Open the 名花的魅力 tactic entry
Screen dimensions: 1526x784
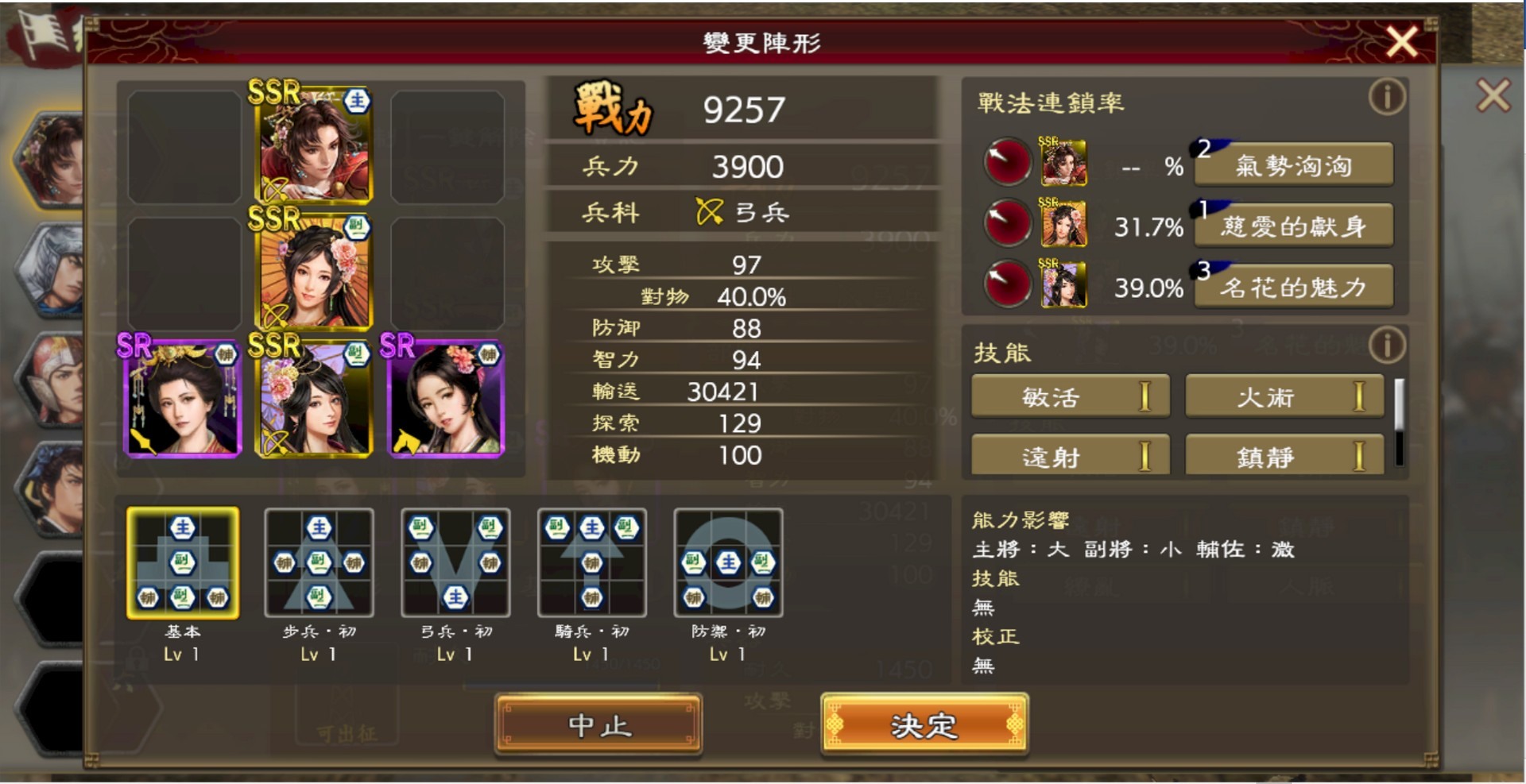point(1293,288)
